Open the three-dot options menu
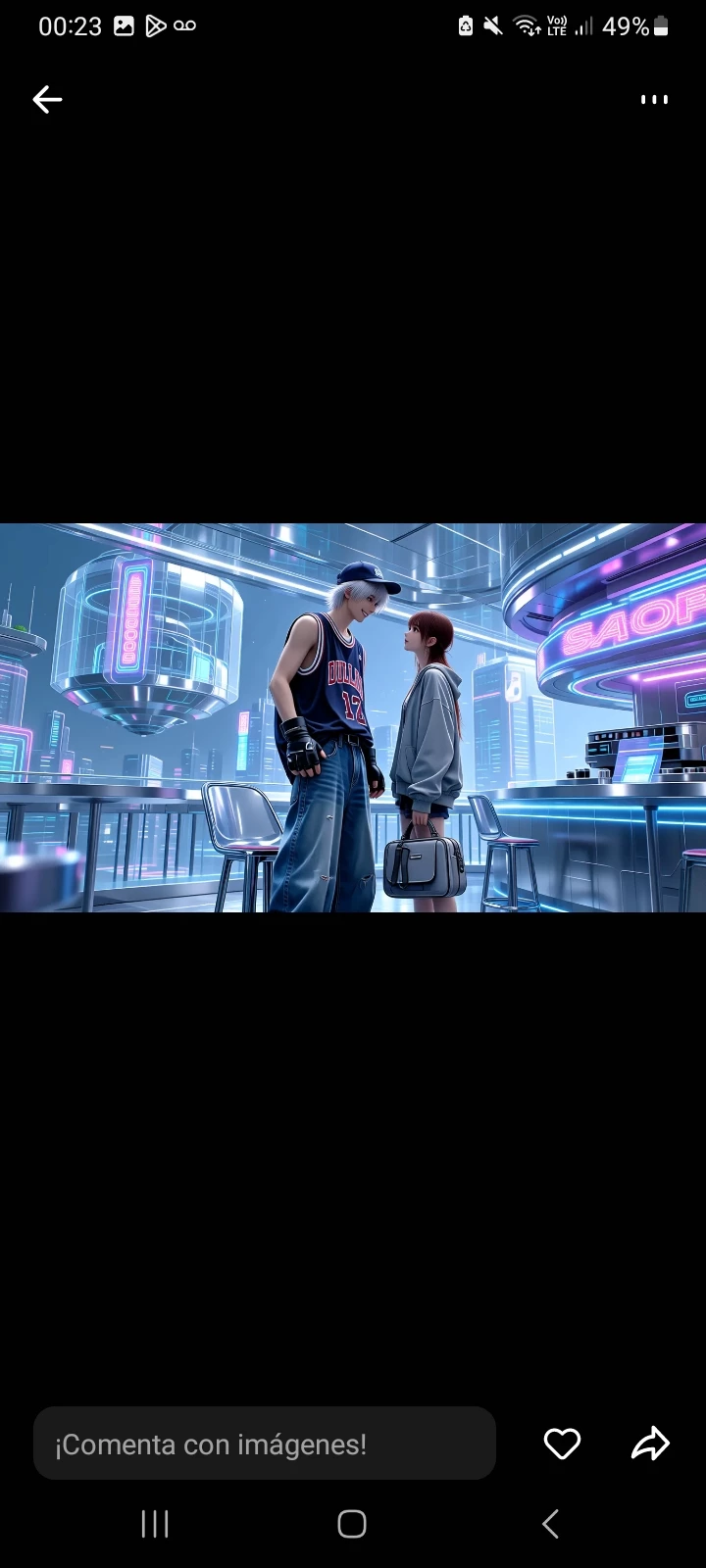706x1568 pixels. coord(654,99)
